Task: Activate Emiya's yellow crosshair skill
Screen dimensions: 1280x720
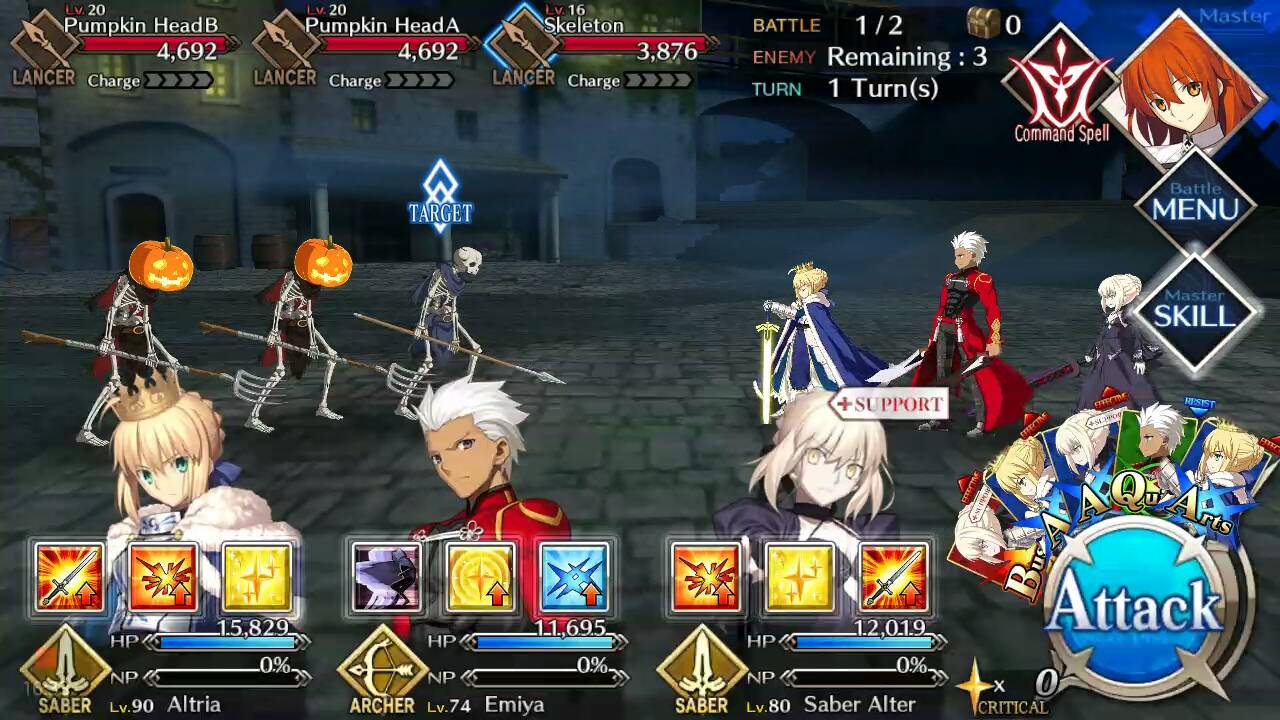Action: tap(481, 577)
